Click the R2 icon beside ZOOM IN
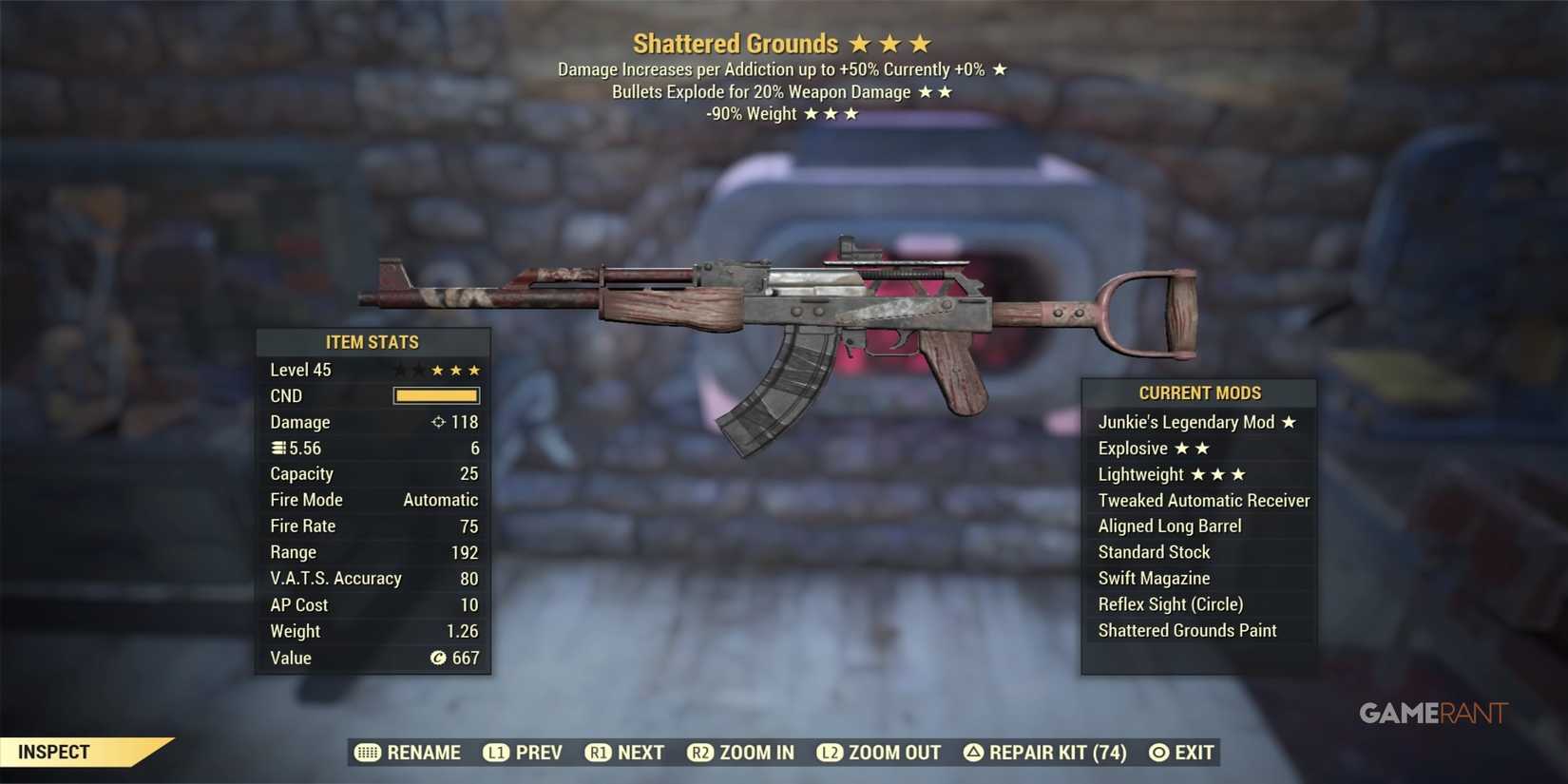The width and height of the screenshot is (1568, 784). pyautogui.click(x=701, y=752)
